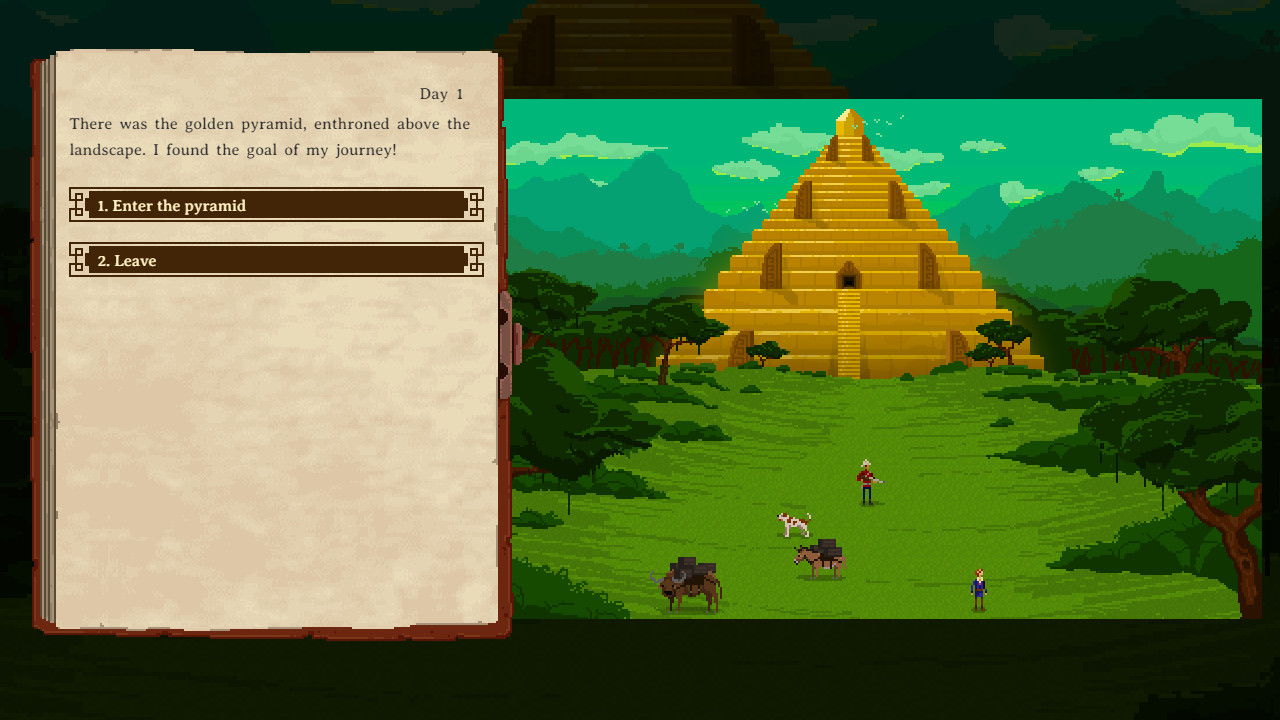The height and width of the screenshot is (720, 1280).
Task: Click the journal entry text about the golden pyramid
Action: pos(268,136)
